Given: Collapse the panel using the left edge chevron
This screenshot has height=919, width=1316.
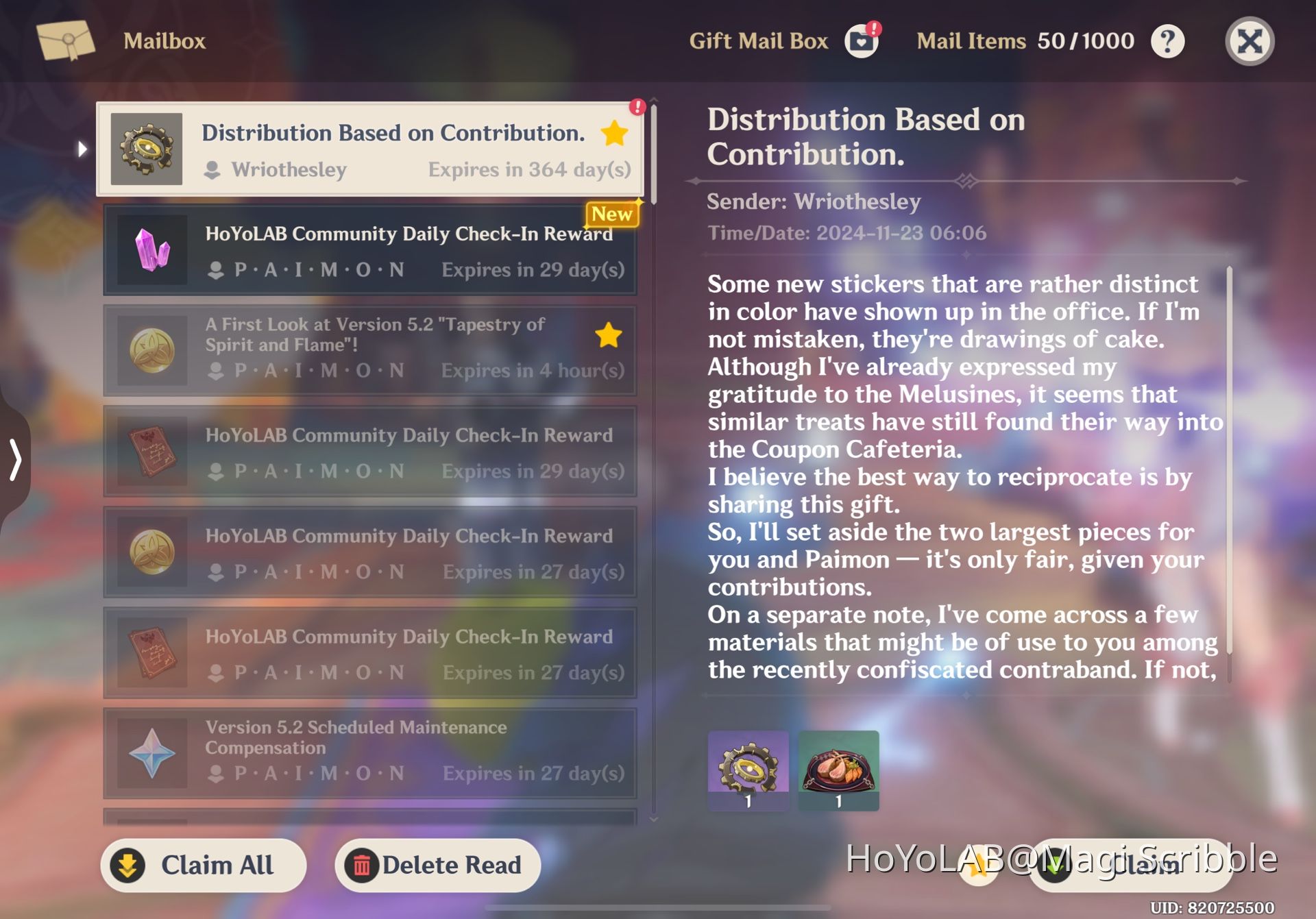Looking at the screenshot, I should coord(14,459).
